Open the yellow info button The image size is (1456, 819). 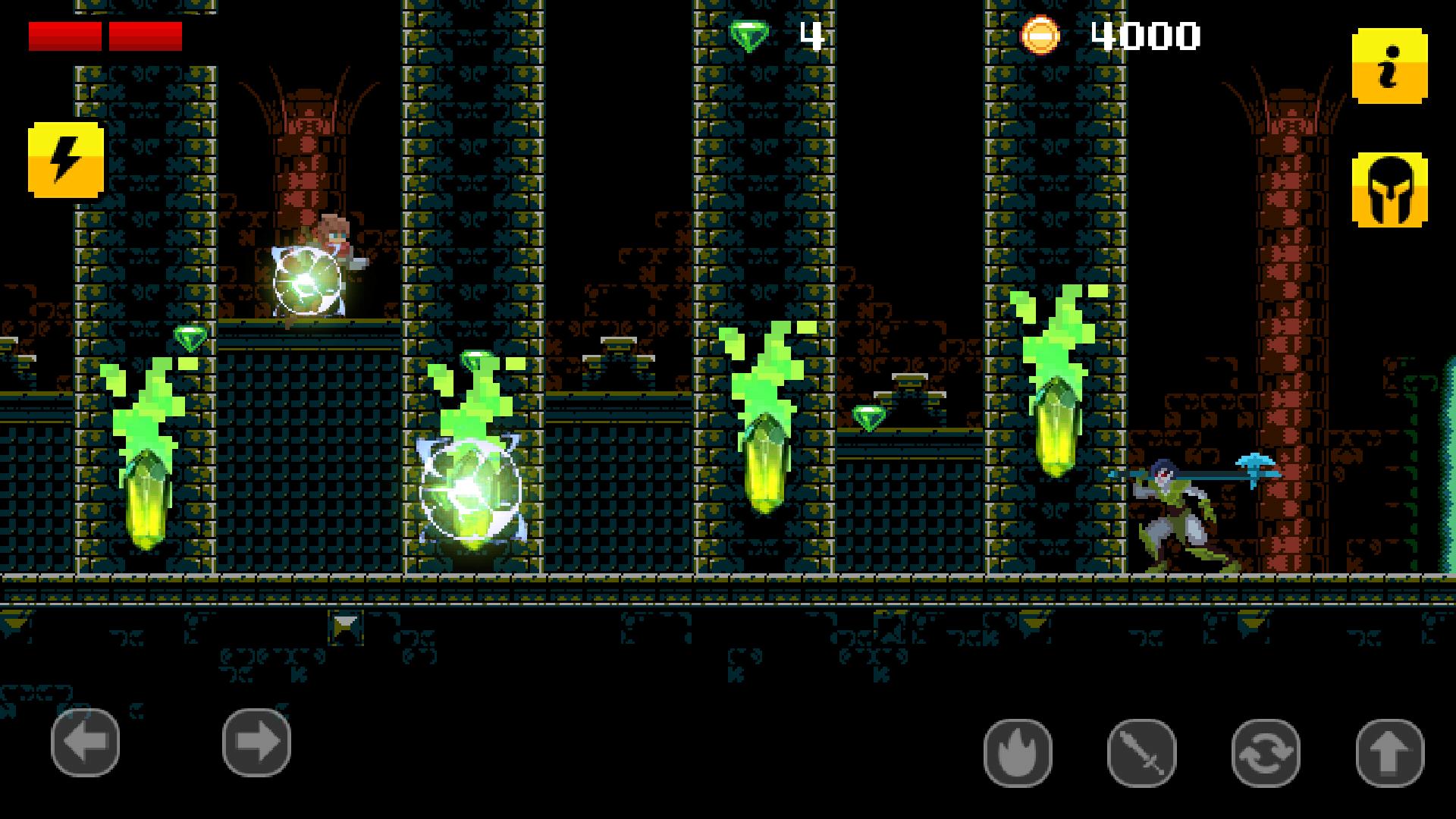(1389, 67)
